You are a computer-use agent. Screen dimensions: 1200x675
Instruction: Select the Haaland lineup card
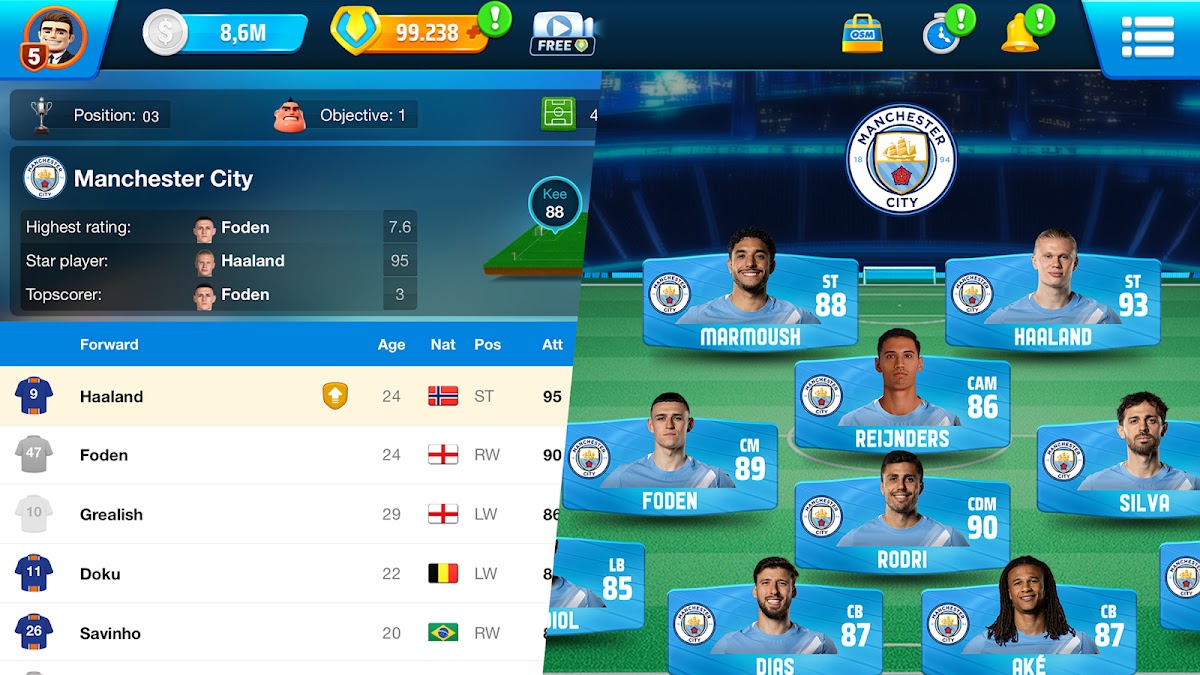[x=1052, y=300]
